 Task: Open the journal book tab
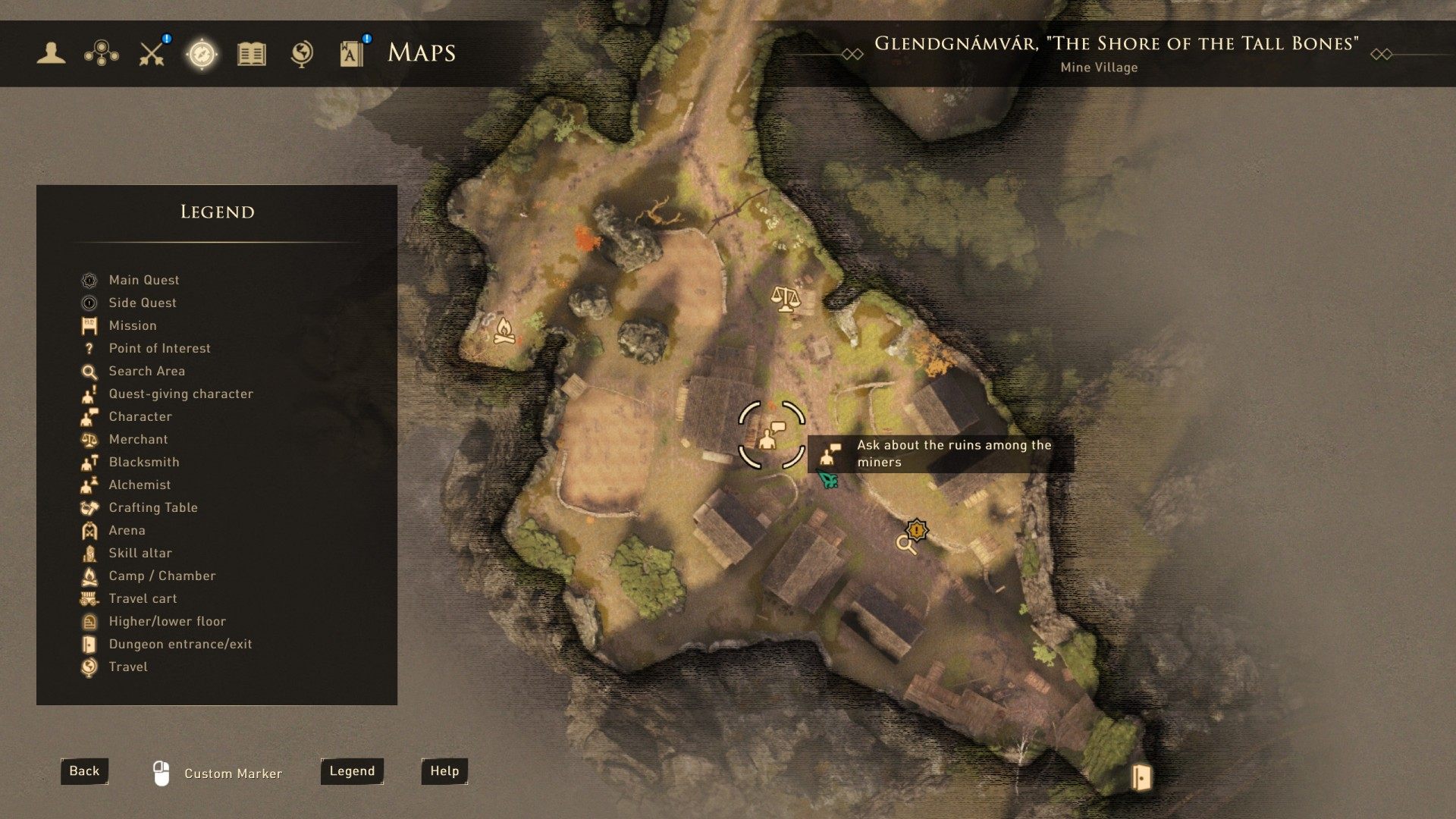[252, 53]
